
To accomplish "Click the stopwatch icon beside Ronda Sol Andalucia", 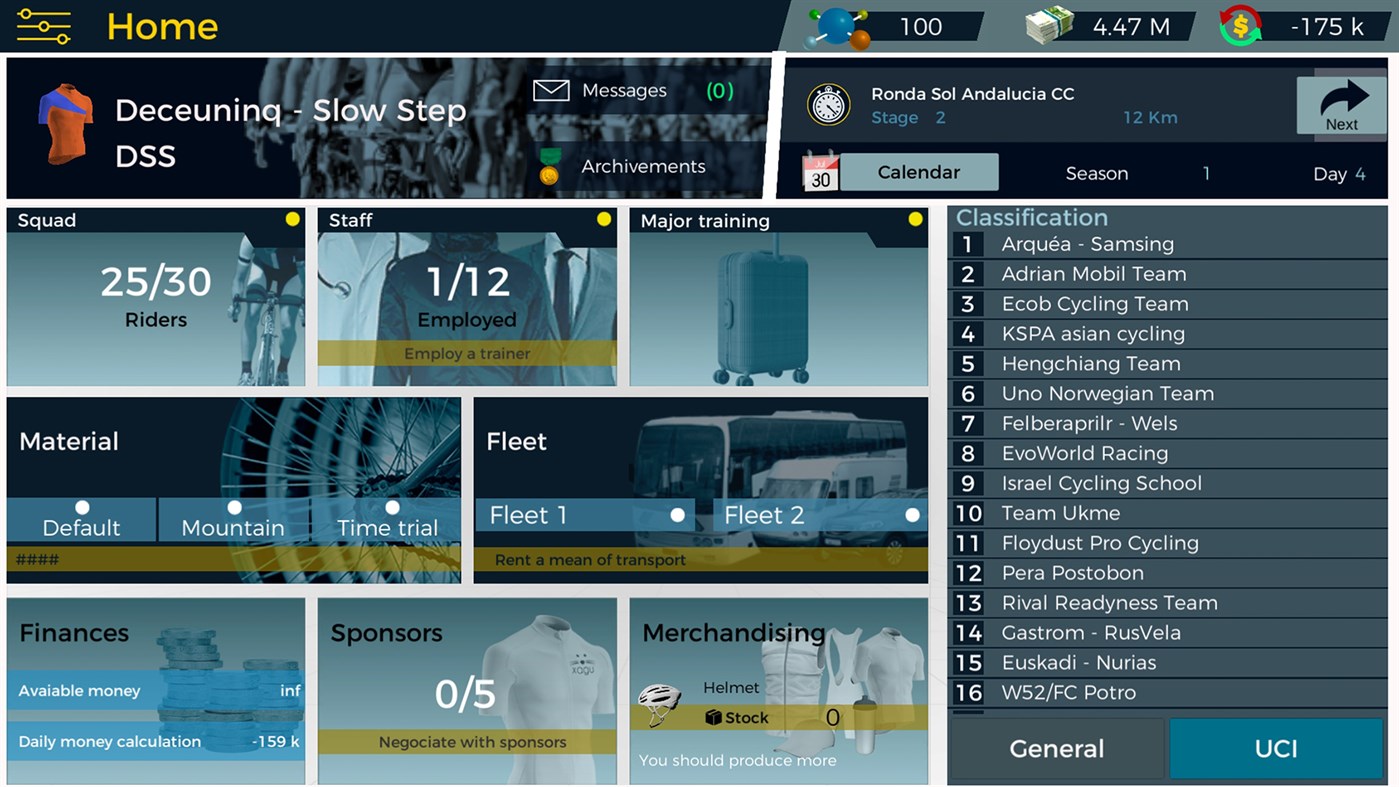I will click(829, 105).
